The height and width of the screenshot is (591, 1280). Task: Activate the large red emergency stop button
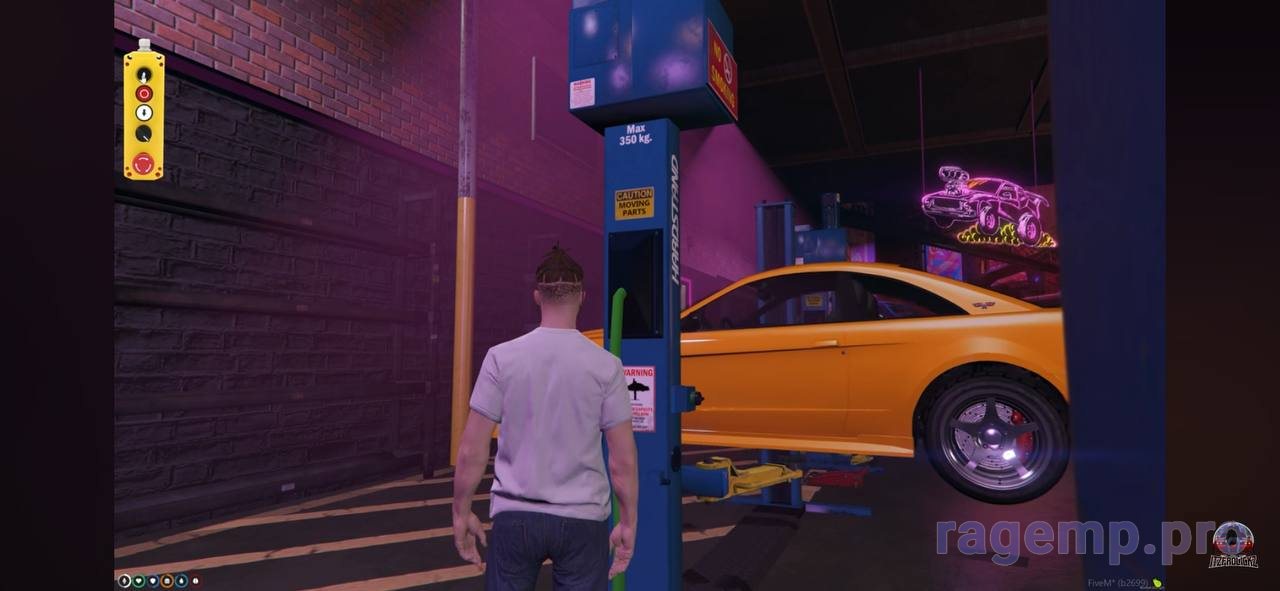click(143, 162)
